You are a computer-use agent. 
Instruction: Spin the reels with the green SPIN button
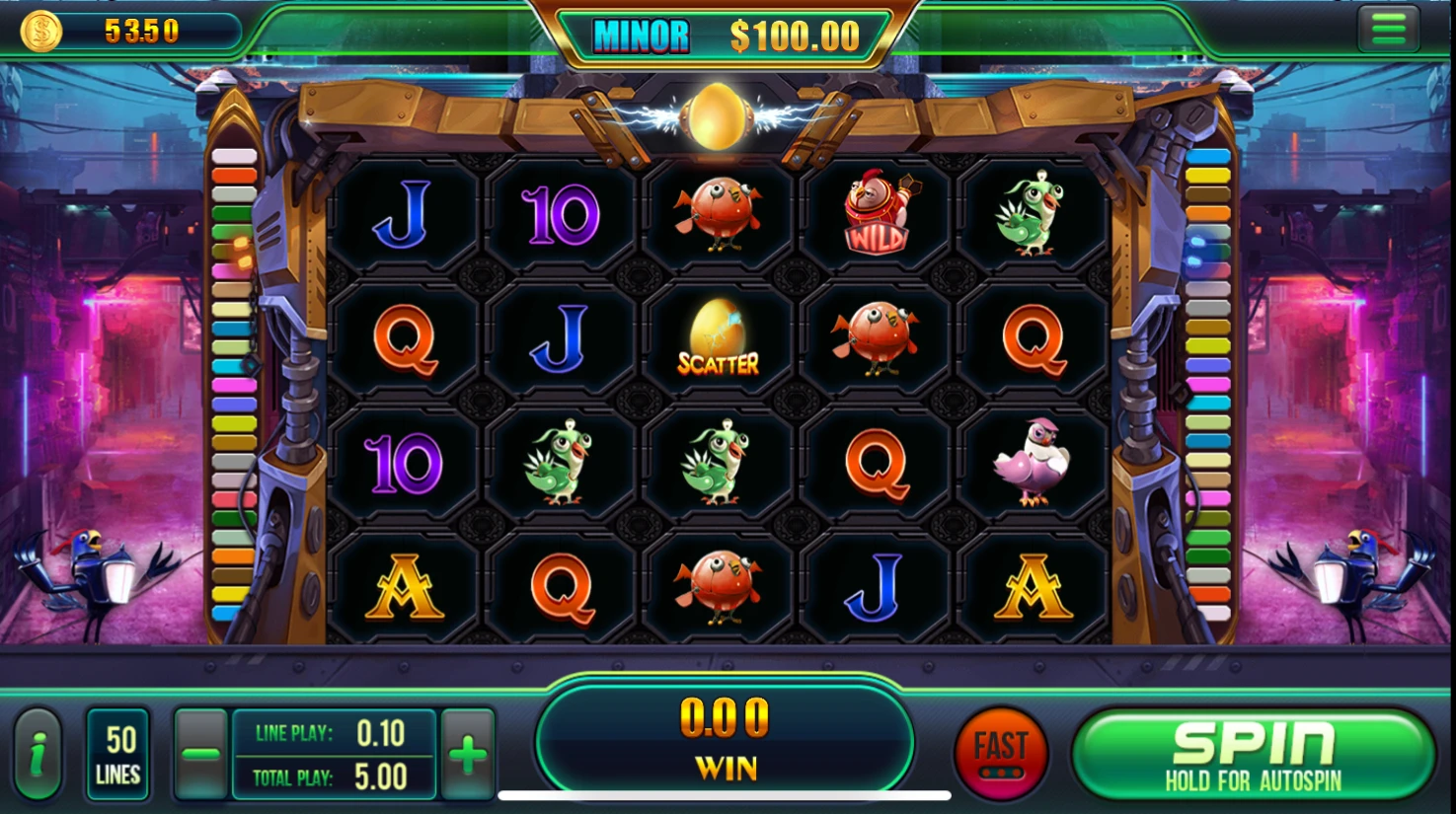point(1252,755)
